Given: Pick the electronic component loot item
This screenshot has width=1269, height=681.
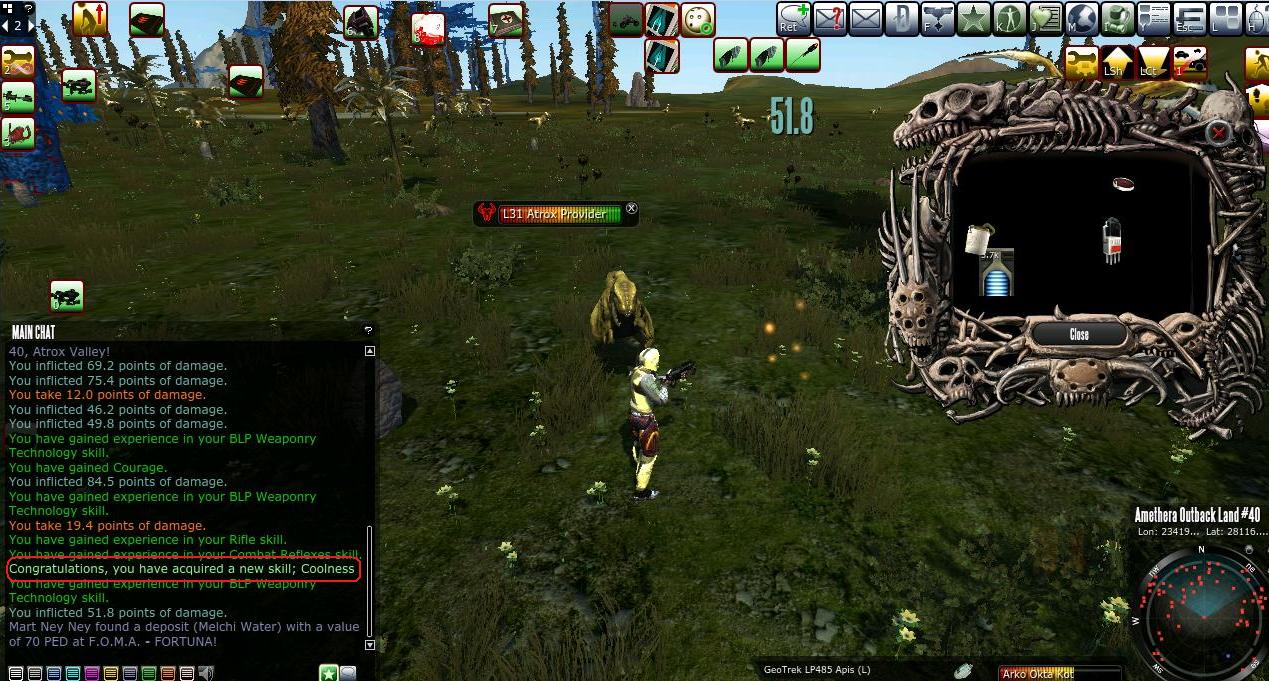Looking at the screenshot, I should pos(1111,241).
